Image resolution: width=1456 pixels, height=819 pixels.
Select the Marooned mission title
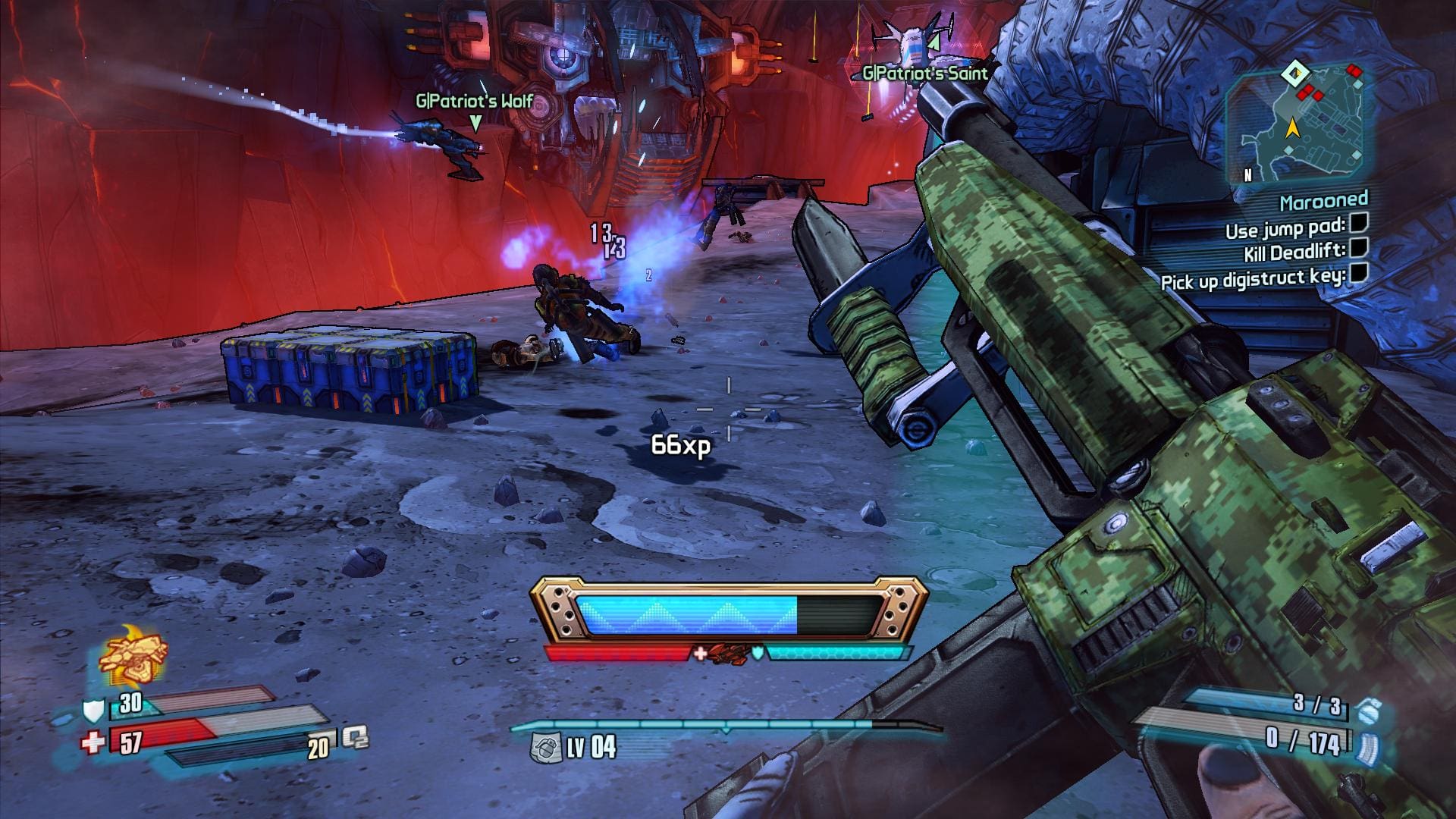(1324, 202)
